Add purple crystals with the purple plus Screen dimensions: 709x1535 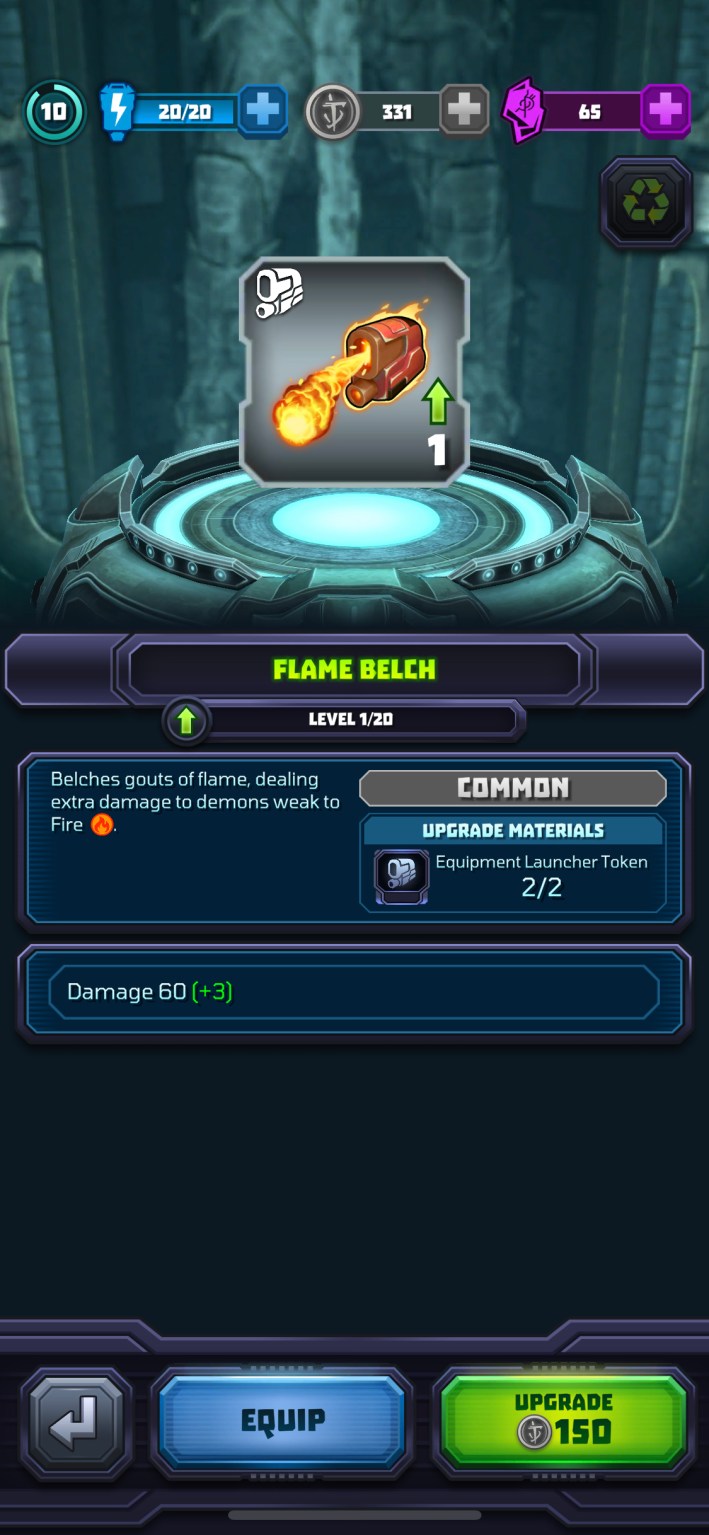tap(665, 111)
